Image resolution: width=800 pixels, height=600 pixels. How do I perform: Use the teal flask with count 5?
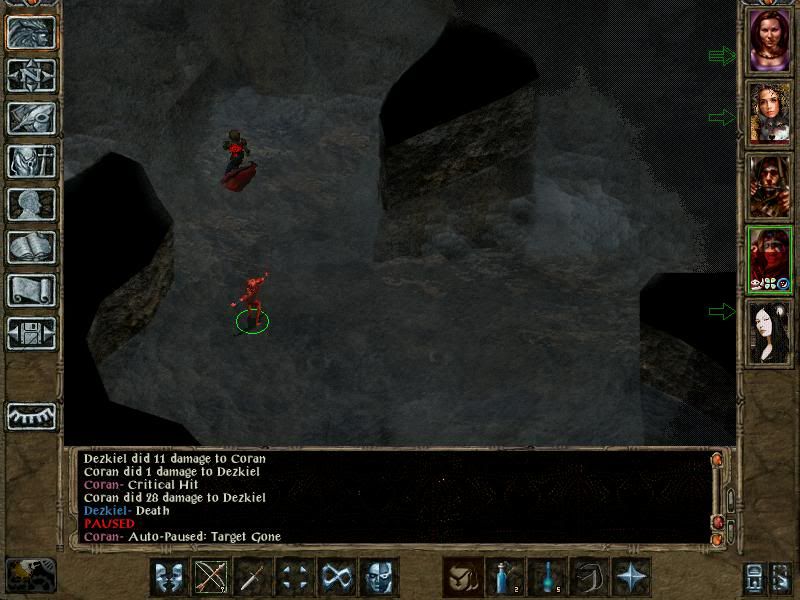click(x=547, y=577)
